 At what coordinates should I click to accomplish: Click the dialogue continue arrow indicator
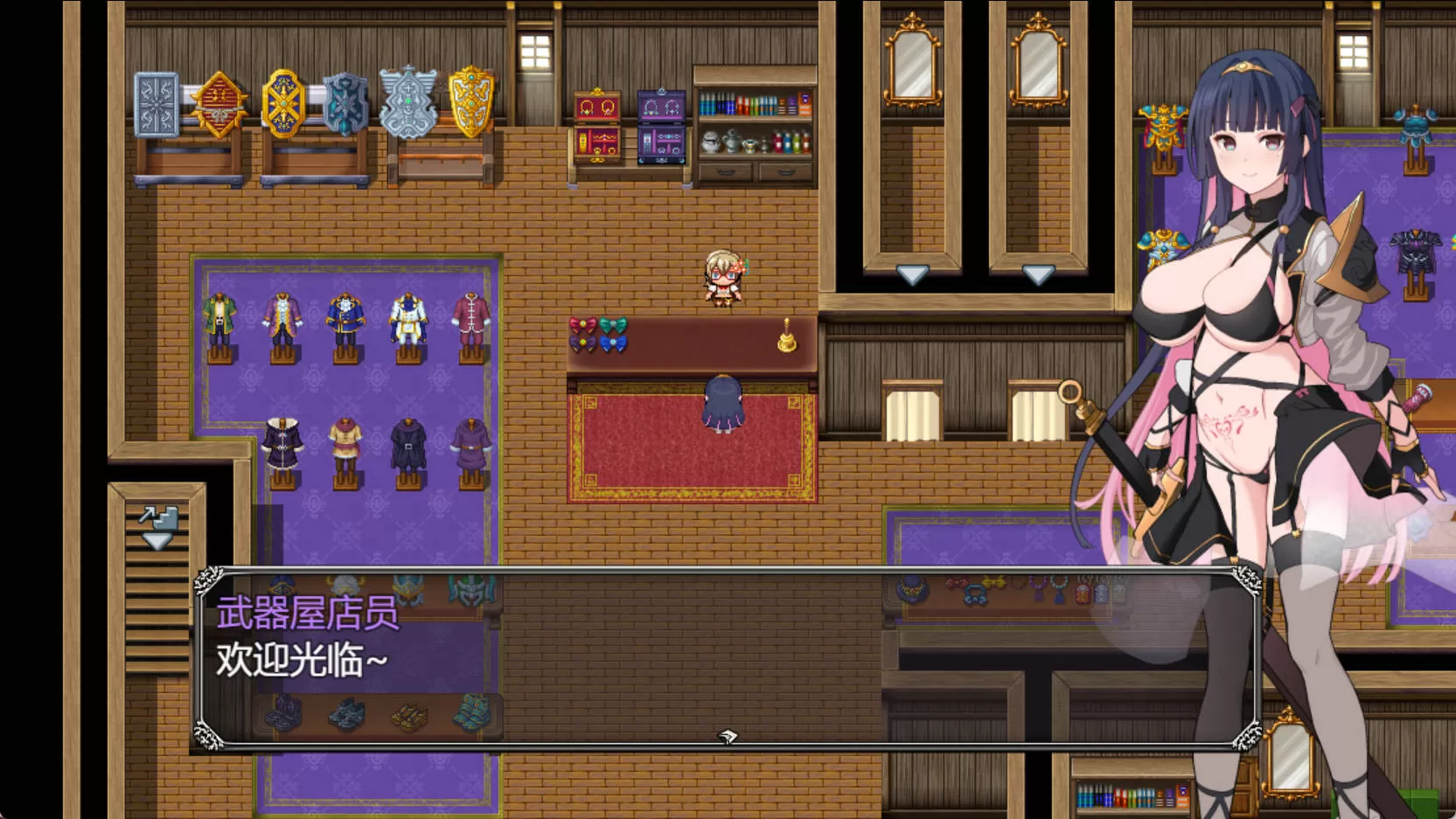click(728, 737)
